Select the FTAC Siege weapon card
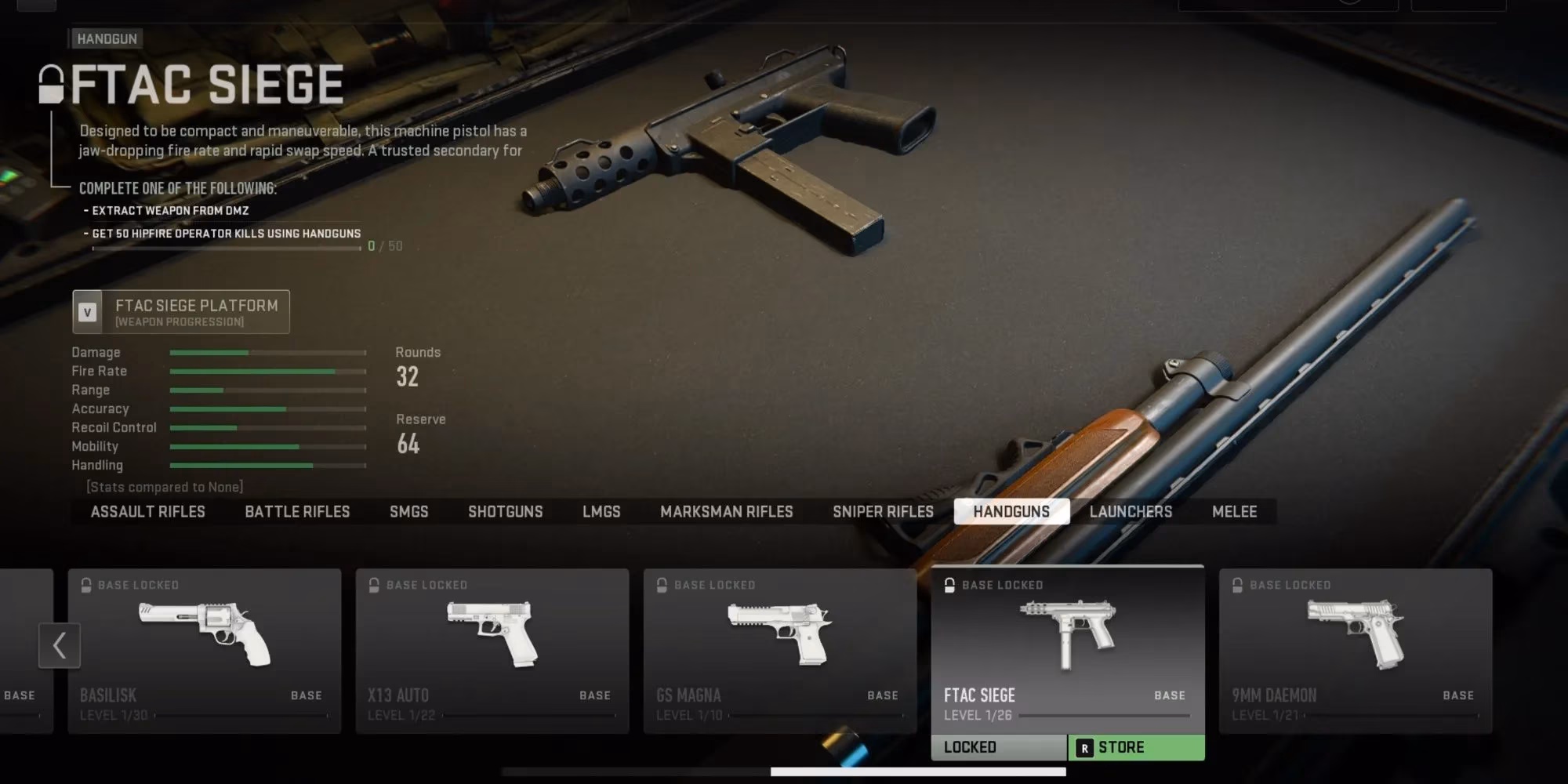 coord(1067,649)
